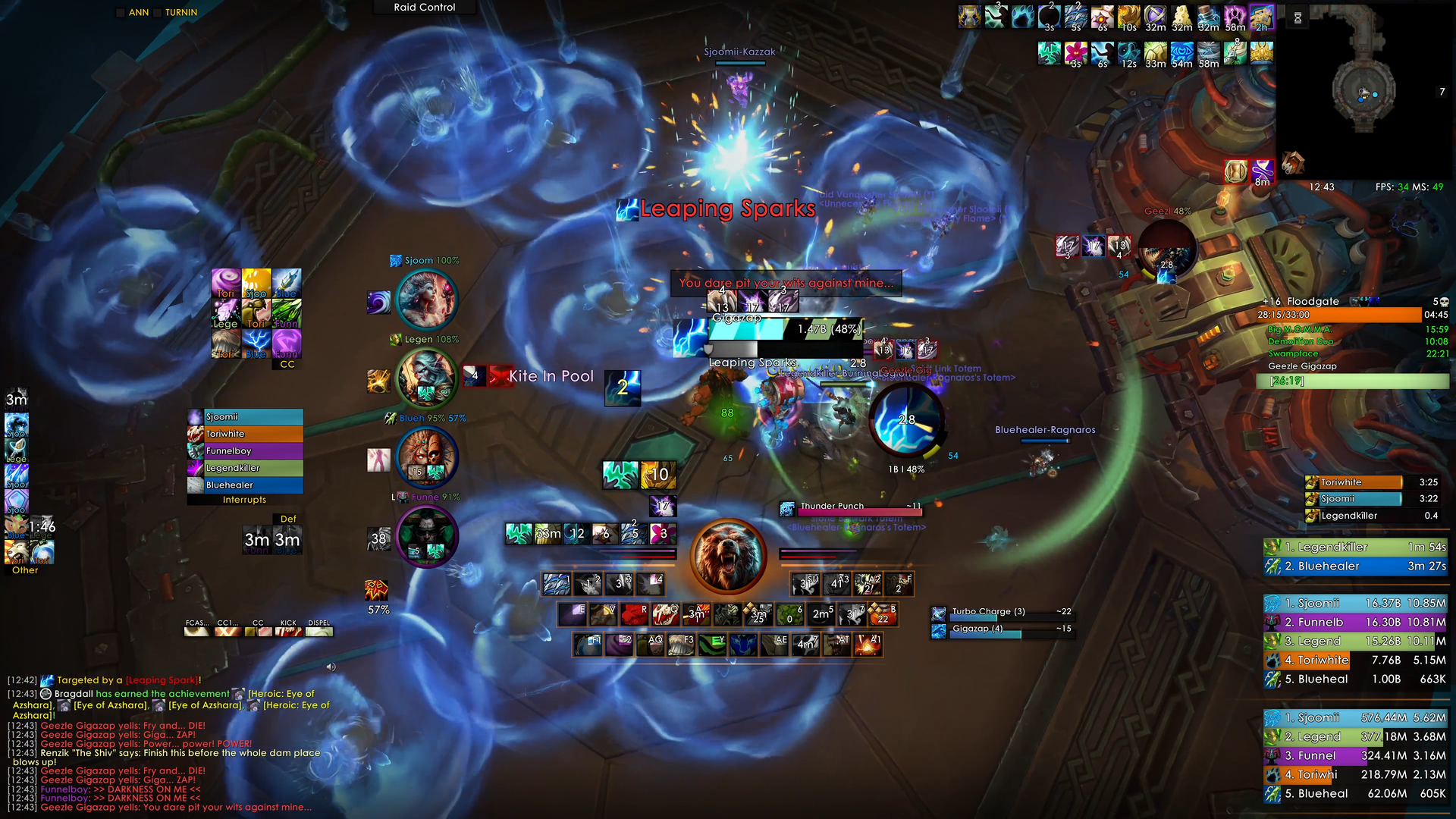
Task: Select Toriwhite in the Interrupts list
Action: [245, 434]
